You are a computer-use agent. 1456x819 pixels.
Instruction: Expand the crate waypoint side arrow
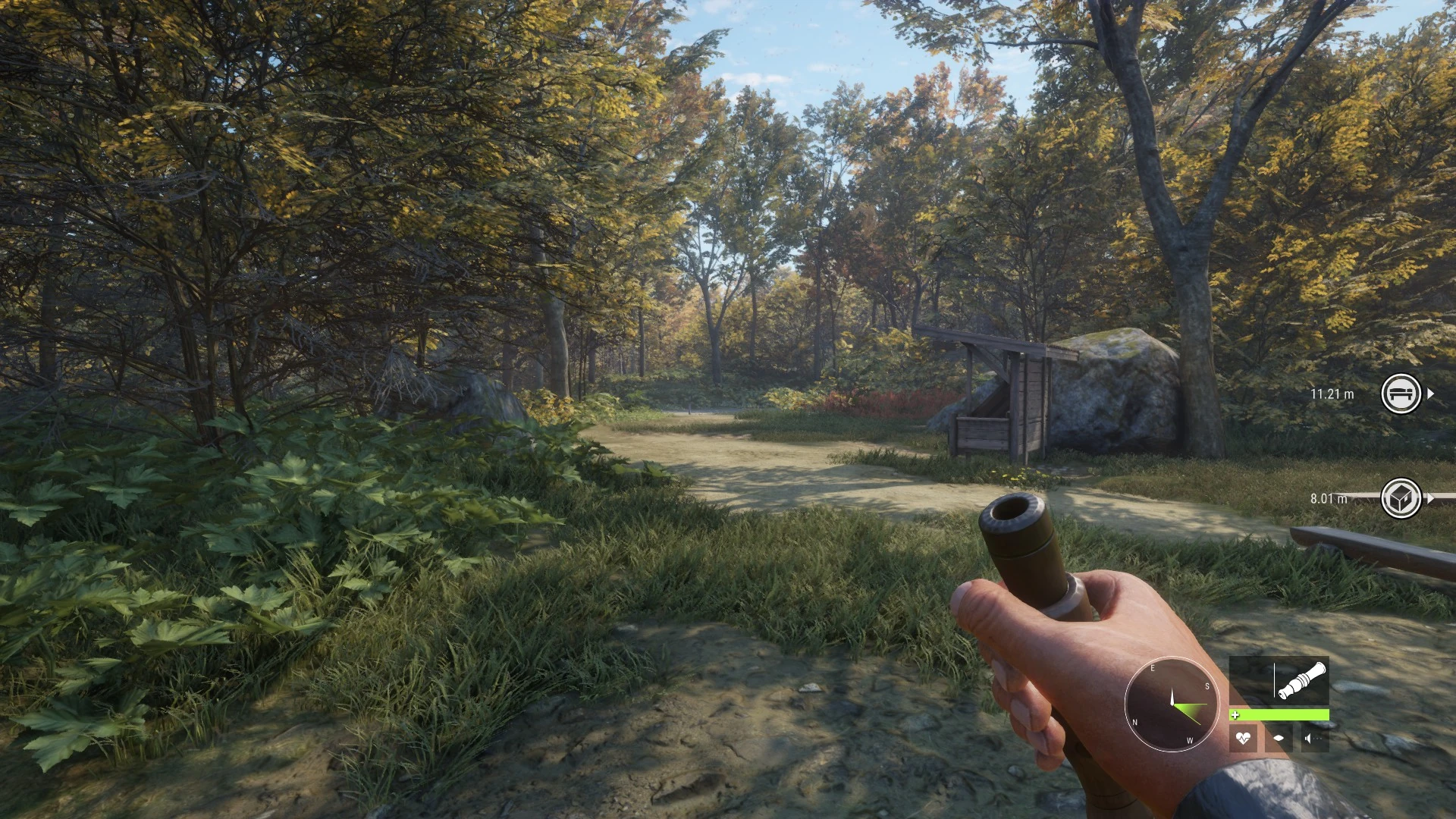click(x=1430, y=497)
